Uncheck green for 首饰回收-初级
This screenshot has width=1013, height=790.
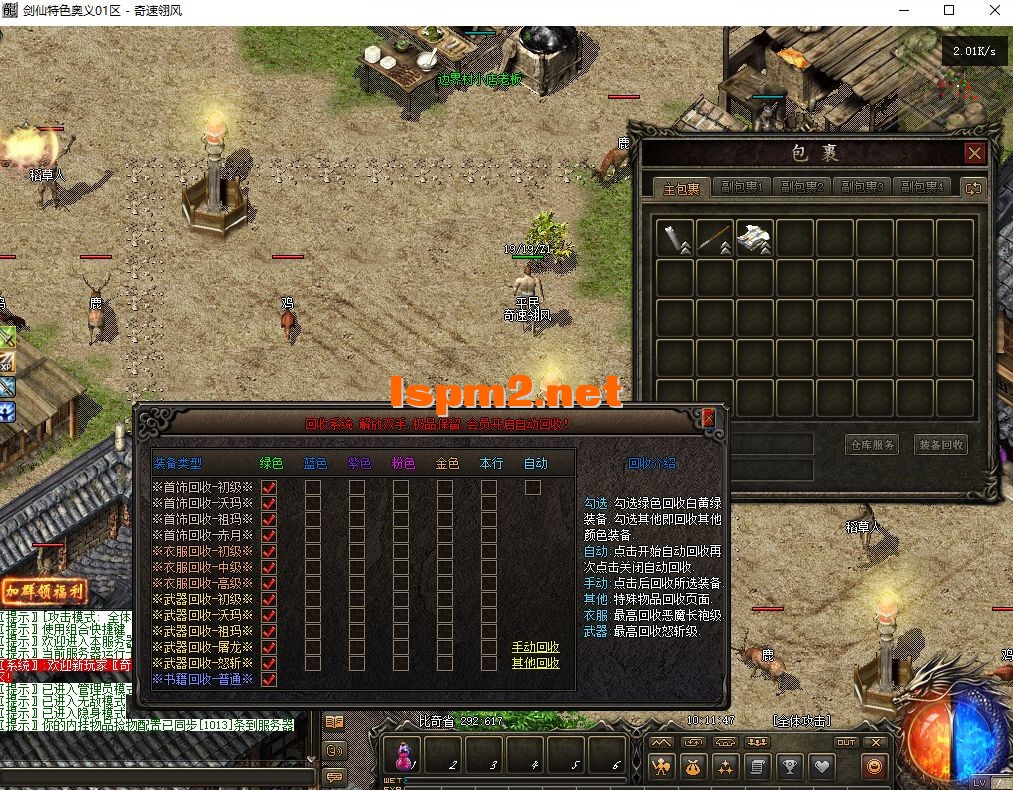tap(269, 488)
